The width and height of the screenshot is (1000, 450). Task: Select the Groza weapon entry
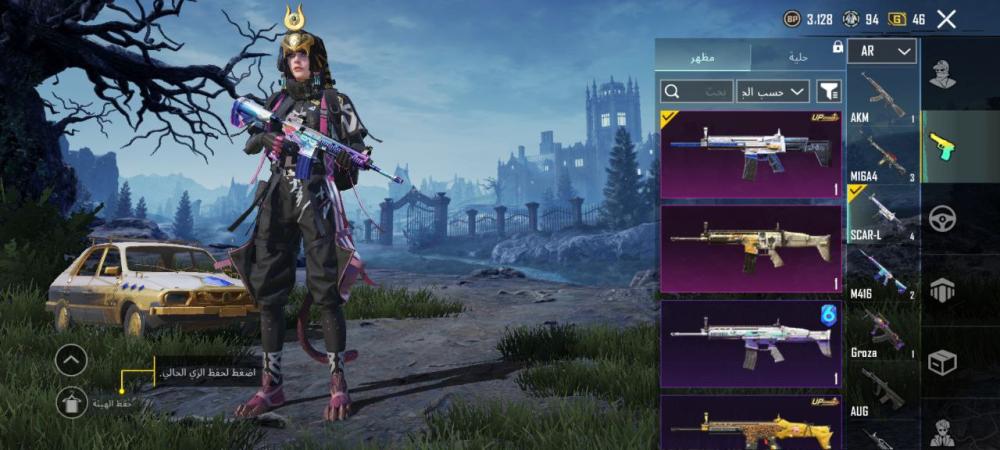(882, 328)
